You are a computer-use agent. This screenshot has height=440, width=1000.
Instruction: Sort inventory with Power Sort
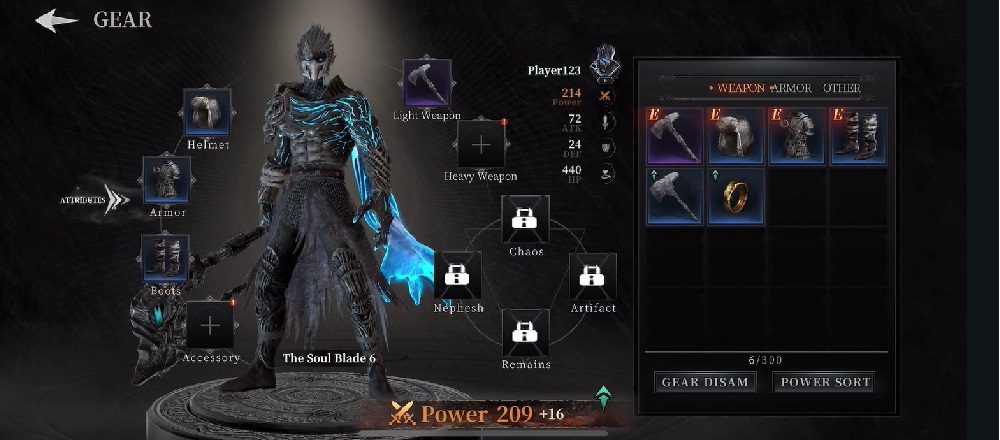coord(825,381)
